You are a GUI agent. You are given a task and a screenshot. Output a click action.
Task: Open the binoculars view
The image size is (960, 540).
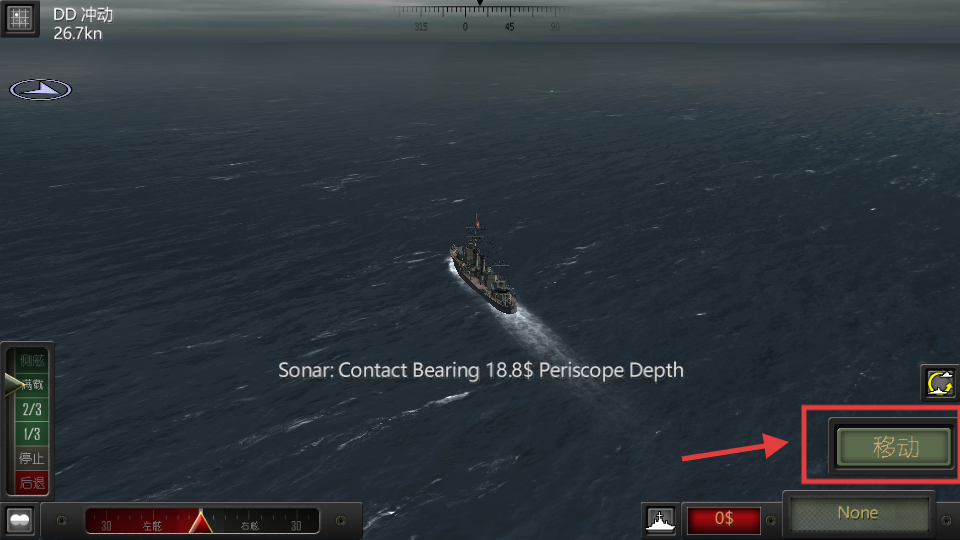(x=20, y=520)
